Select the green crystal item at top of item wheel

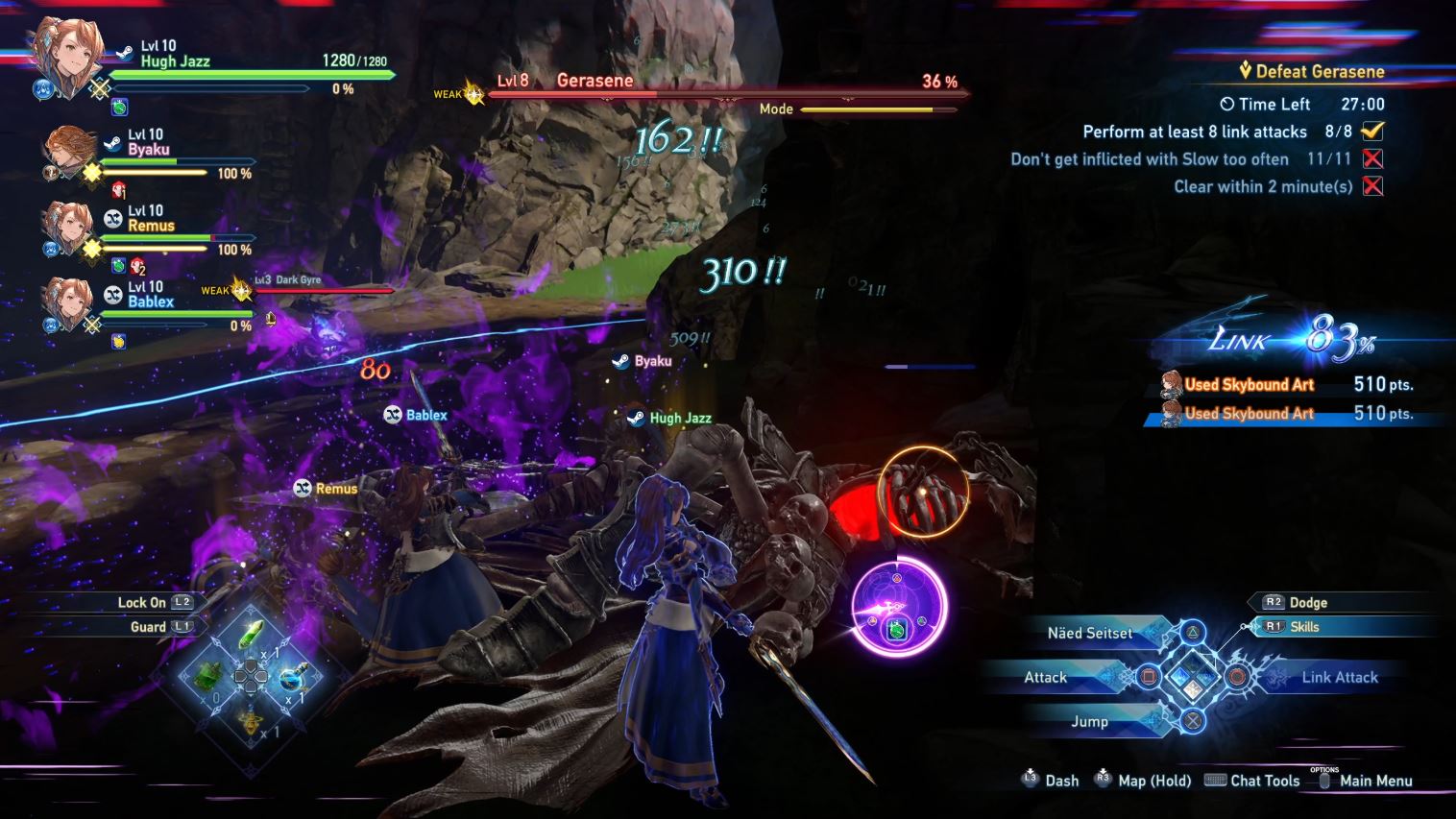[x=253, y=635]
